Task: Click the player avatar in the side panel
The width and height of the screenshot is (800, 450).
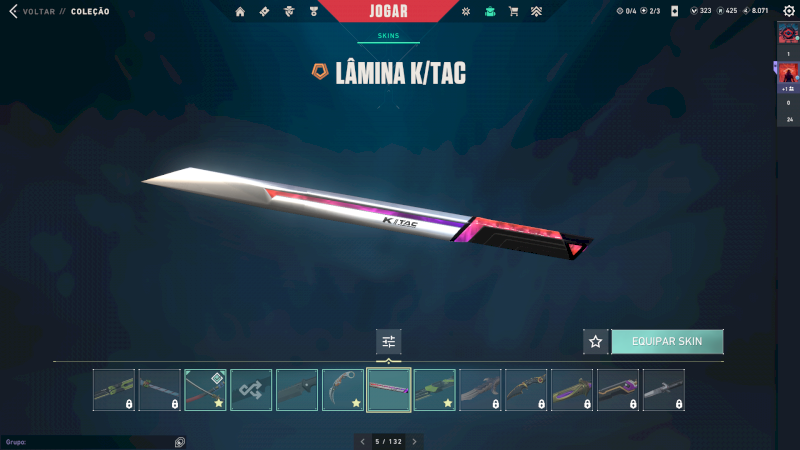Action: [x=788, y=74]
